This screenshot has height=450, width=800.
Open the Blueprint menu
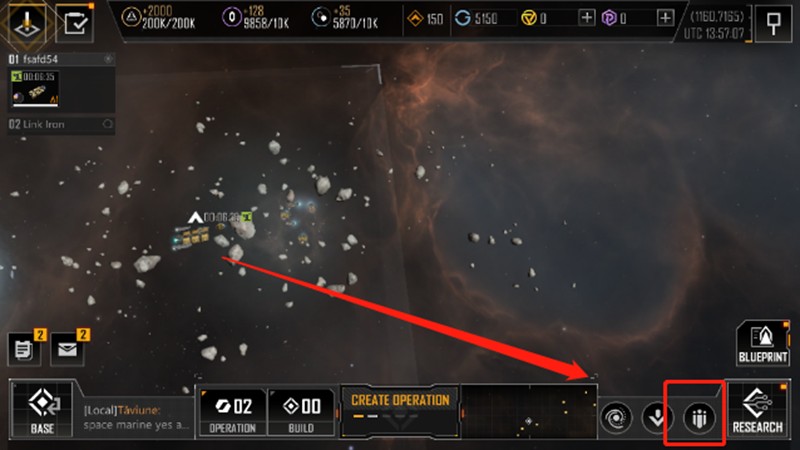pos(763,345)
